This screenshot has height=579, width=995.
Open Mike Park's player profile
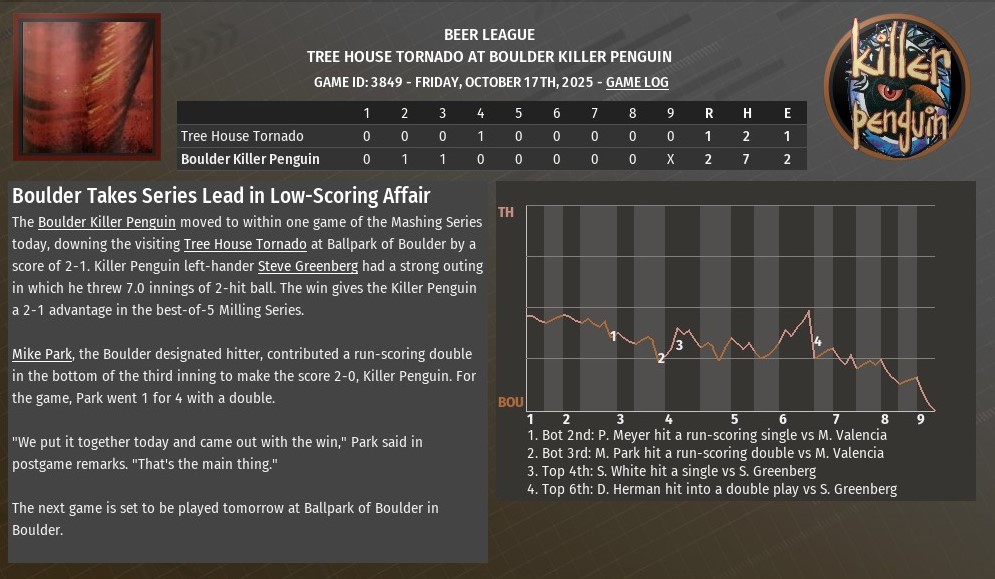(x=41, y=354)
